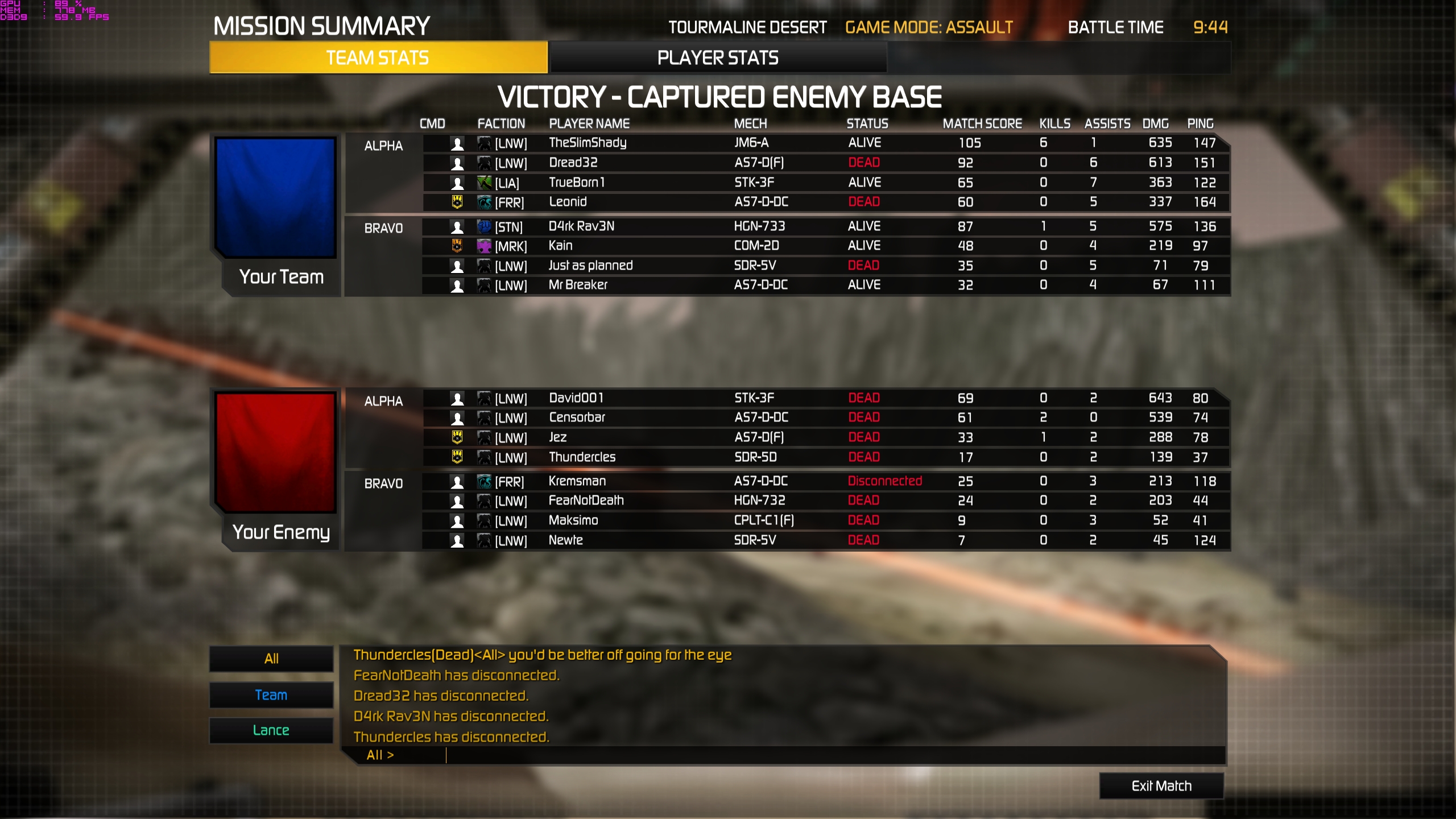Select the disconnected player Kremsman
1456x819 pixels.
coord(577,481)
